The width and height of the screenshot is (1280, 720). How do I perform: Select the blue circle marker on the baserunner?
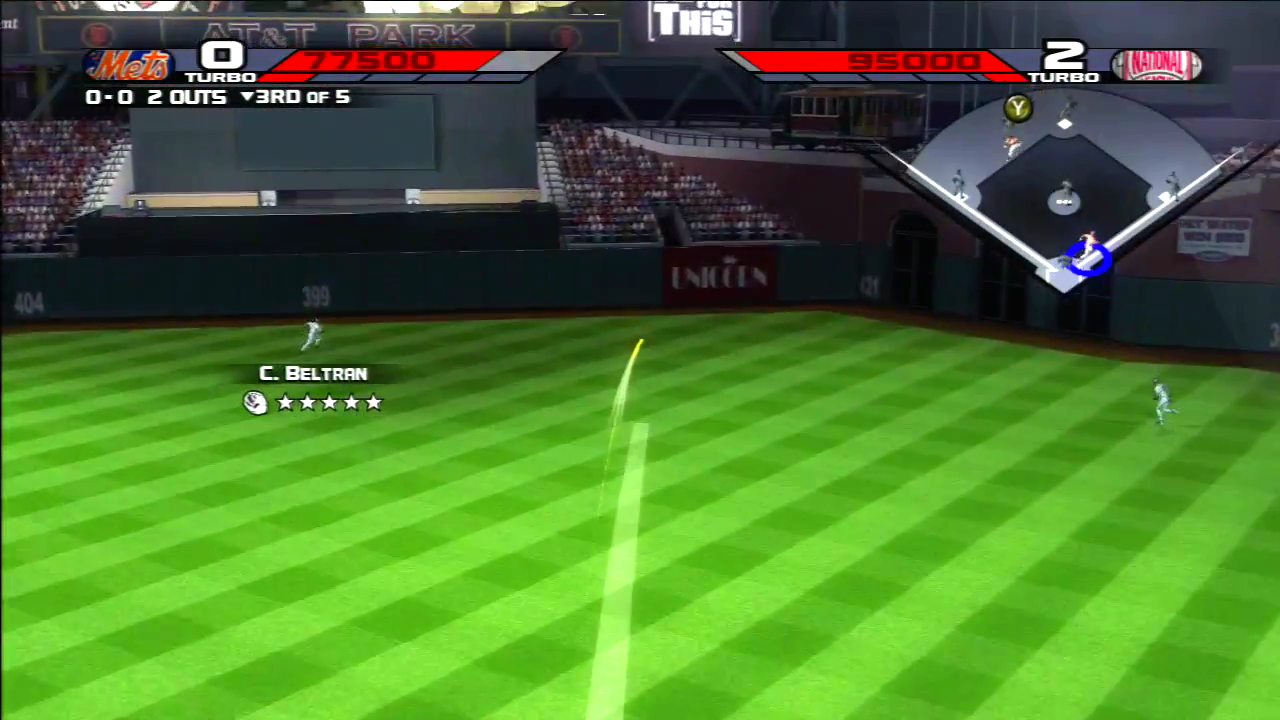pos(1090,261)
